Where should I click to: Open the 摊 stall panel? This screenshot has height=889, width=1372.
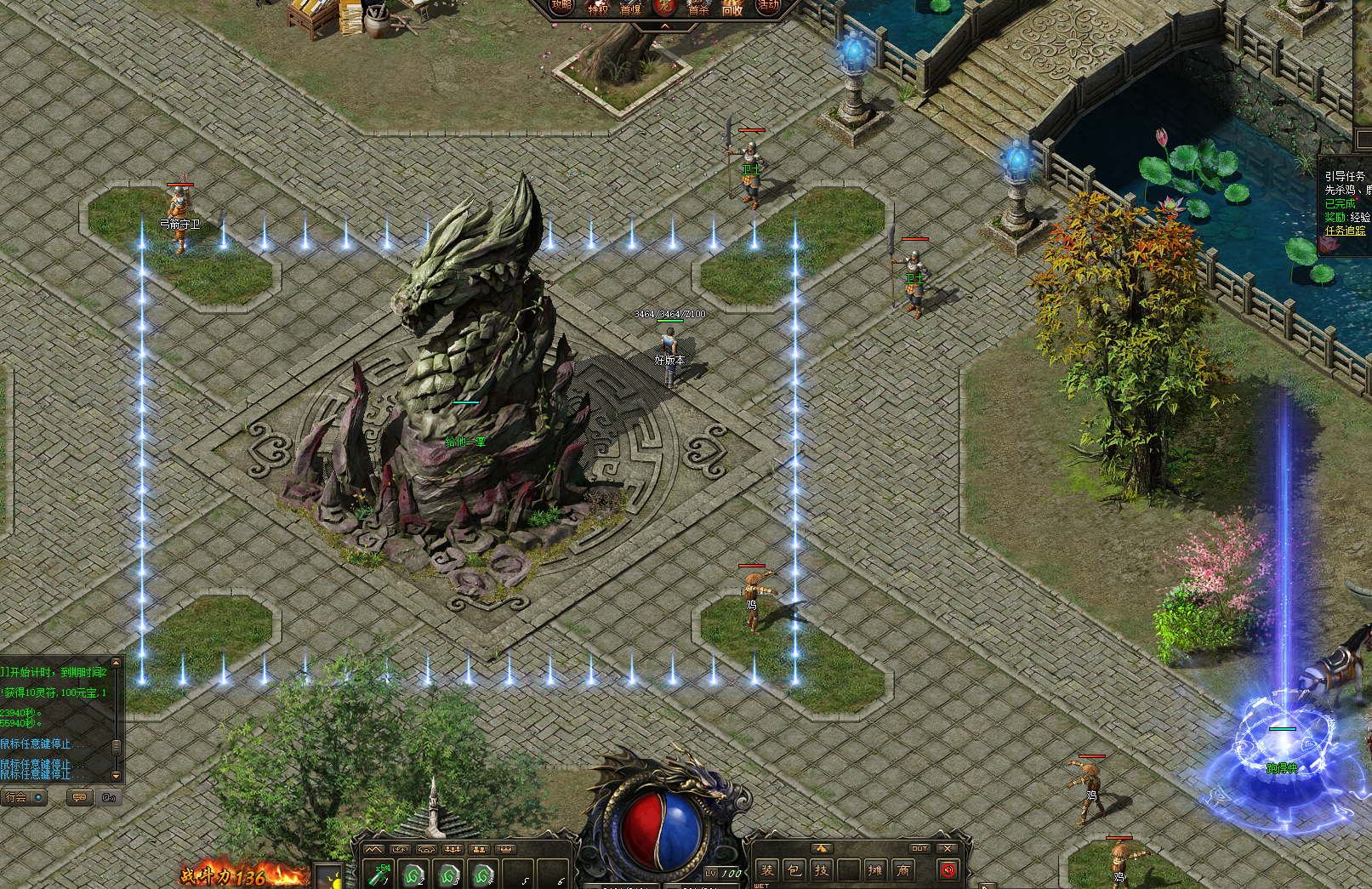[x=875, y=870]
